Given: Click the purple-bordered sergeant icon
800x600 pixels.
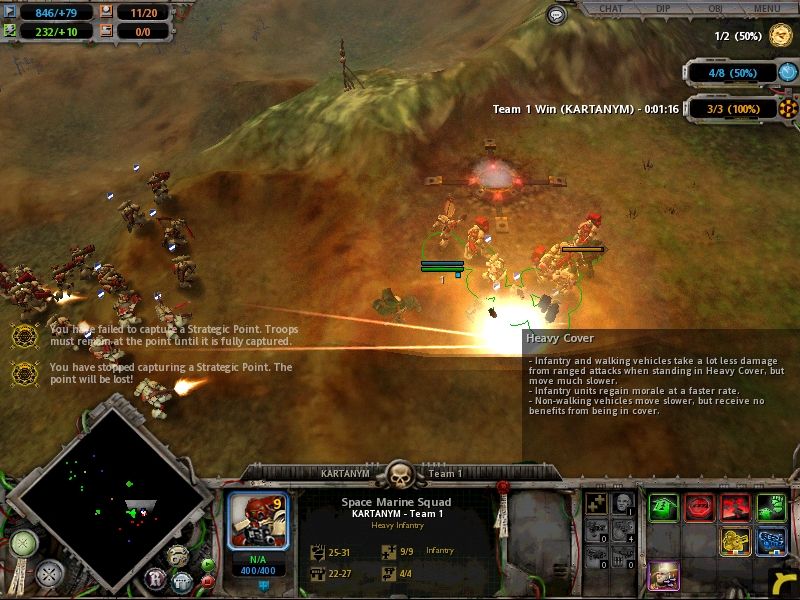Looking at the screenshot, I should 663,576.
